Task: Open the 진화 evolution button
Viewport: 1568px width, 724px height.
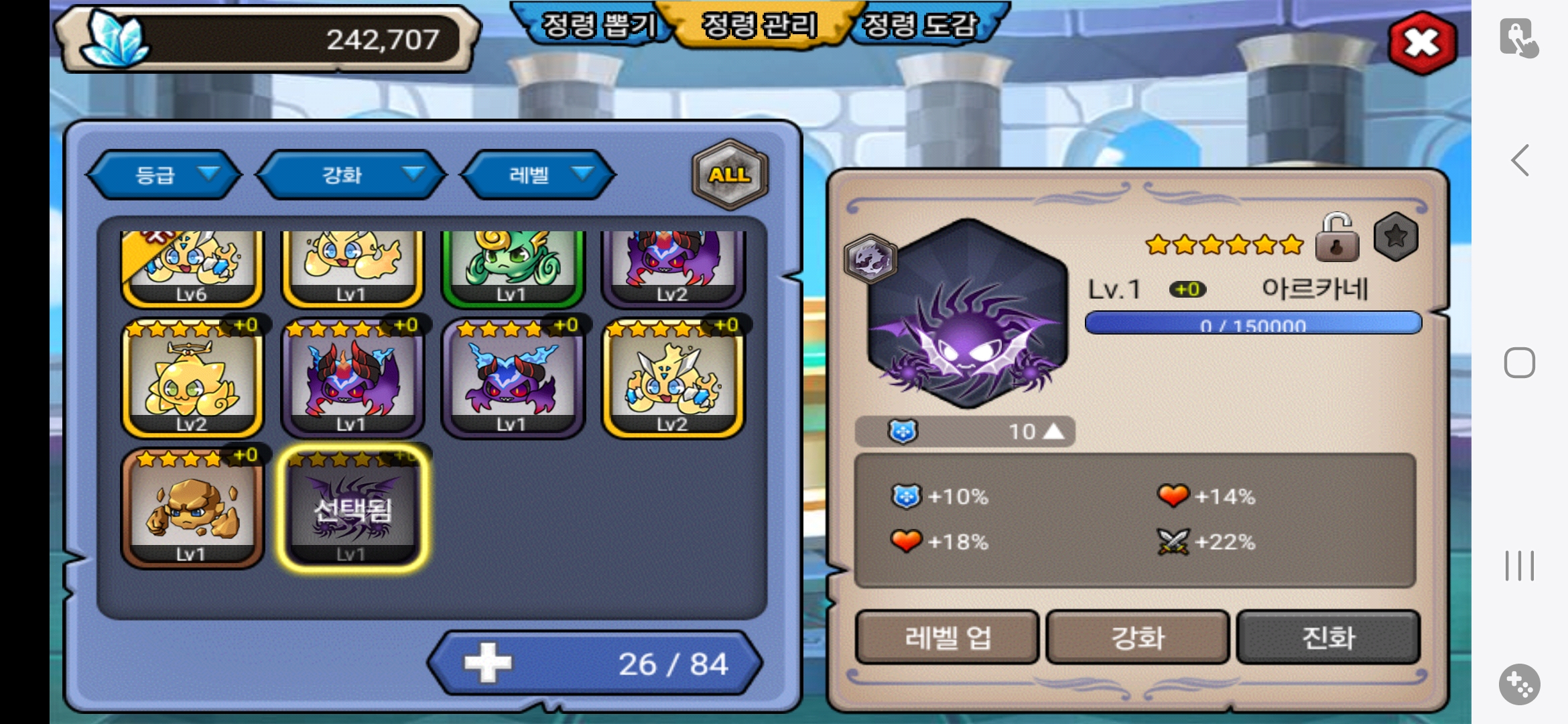Action: click(1327, 637)
